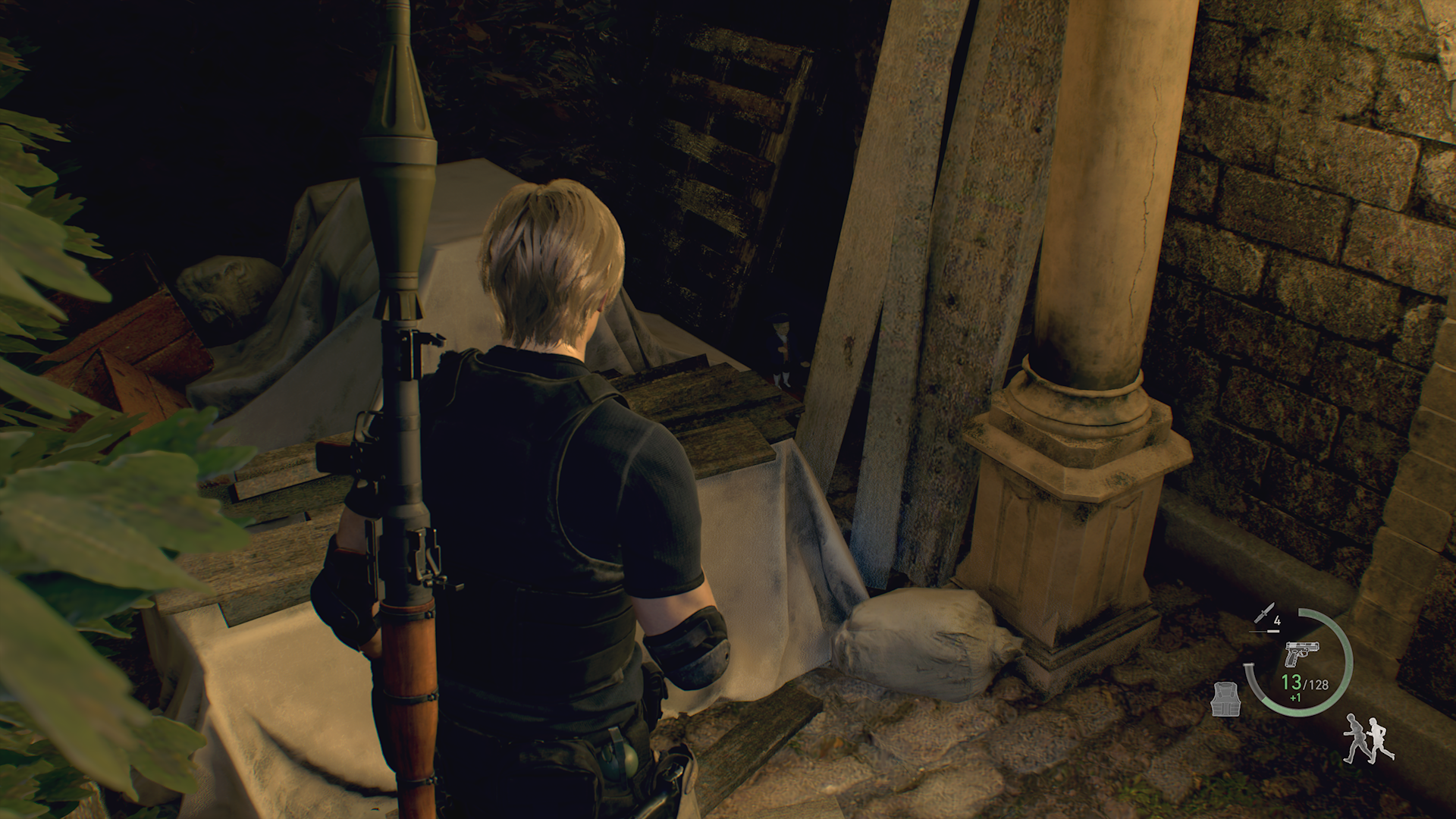Open the handgun in the HUD weapon display
The image size is (1456, 819).
pos(1302,654)
